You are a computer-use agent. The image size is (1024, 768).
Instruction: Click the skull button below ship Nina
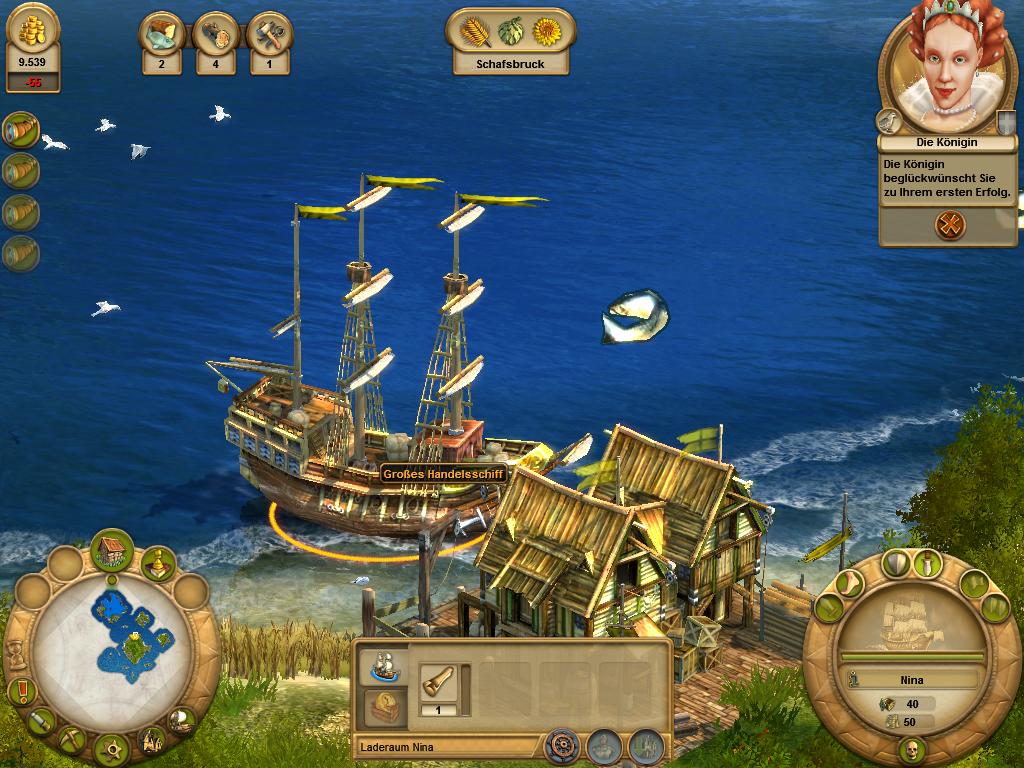(x=912, y=749)
